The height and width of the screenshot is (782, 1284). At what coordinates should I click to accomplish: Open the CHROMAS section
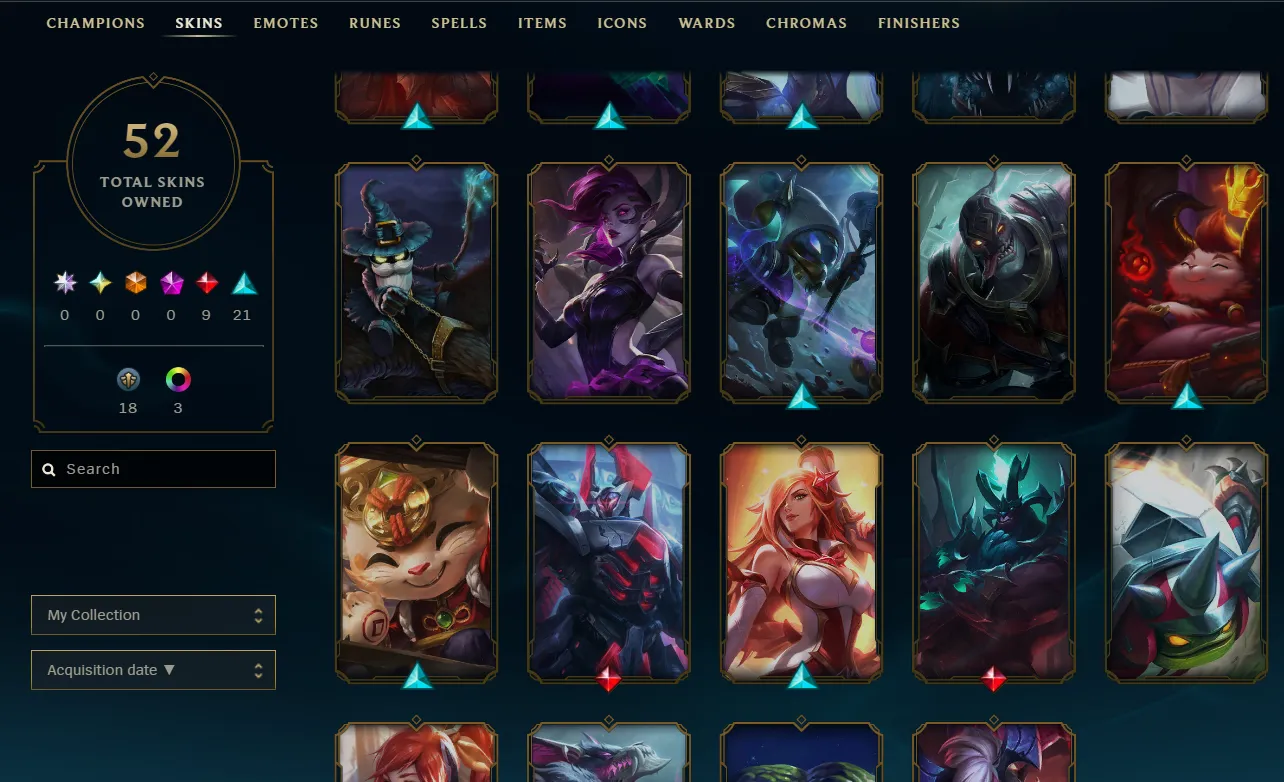[806, 22]
